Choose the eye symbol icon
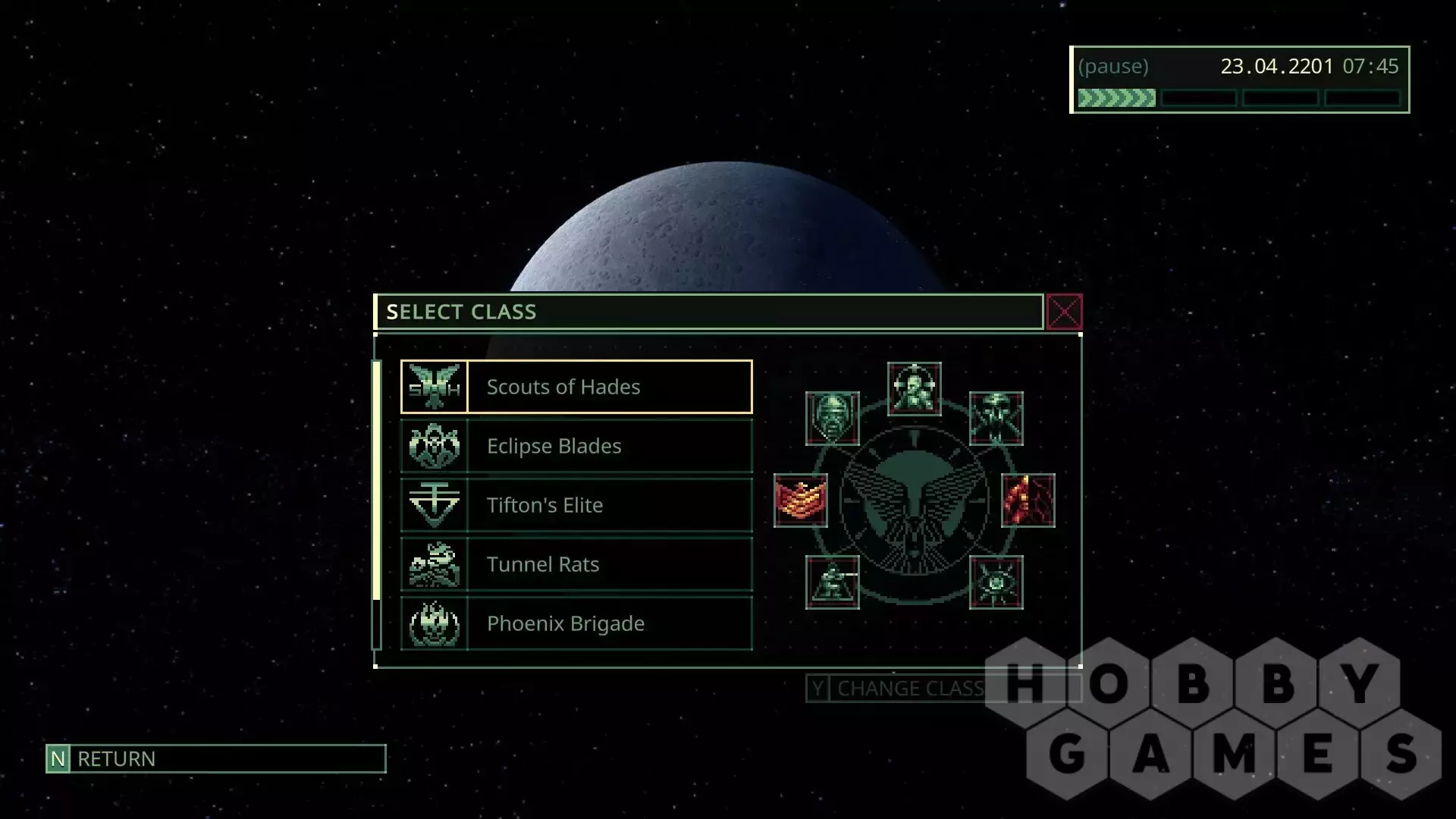Image resolution: width=1456 pixels, height=819 pixels. coord(996,582)
